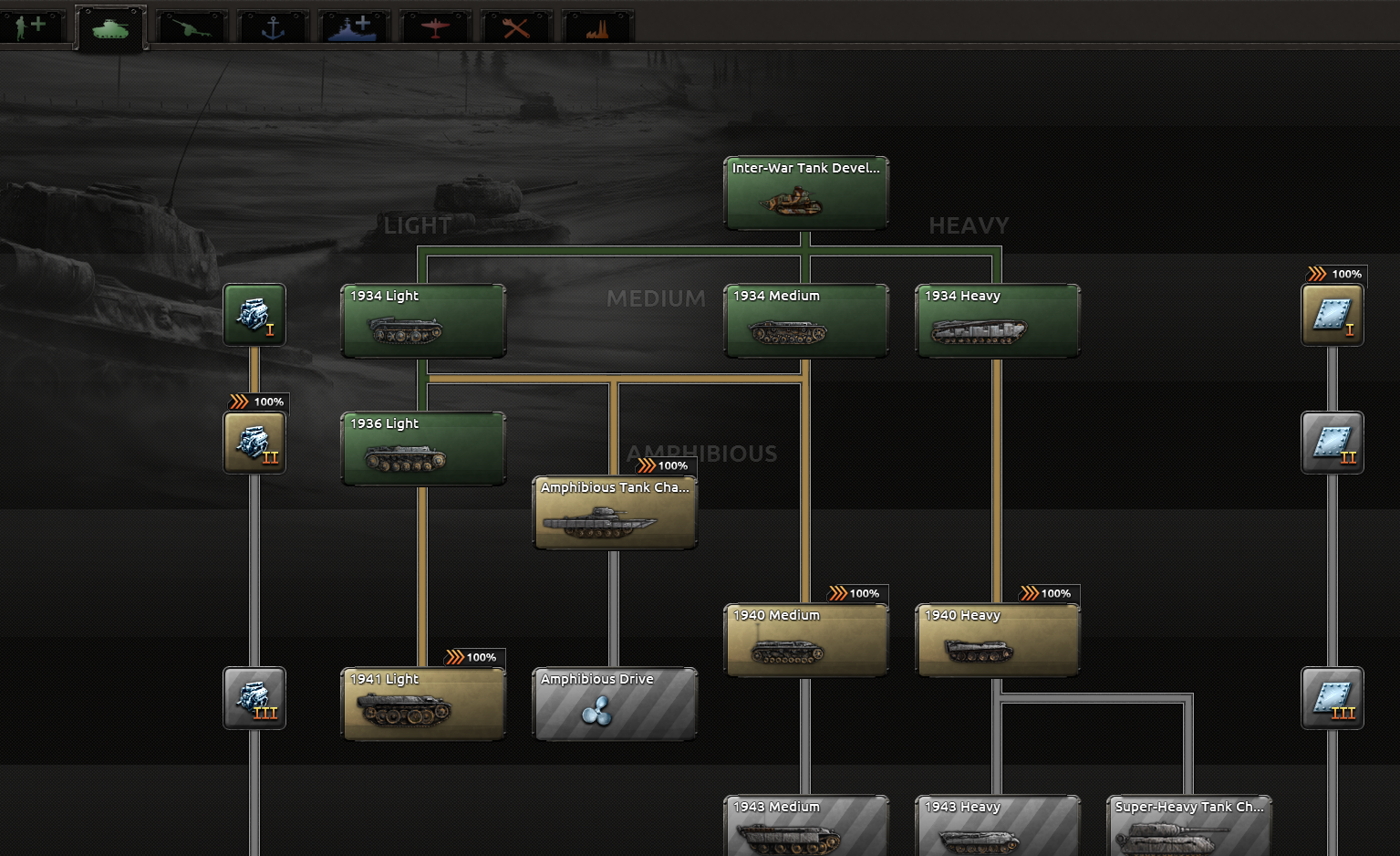Select the Armor Plating II icon
Viewport: 1400px width, 856px height.
1333,443
